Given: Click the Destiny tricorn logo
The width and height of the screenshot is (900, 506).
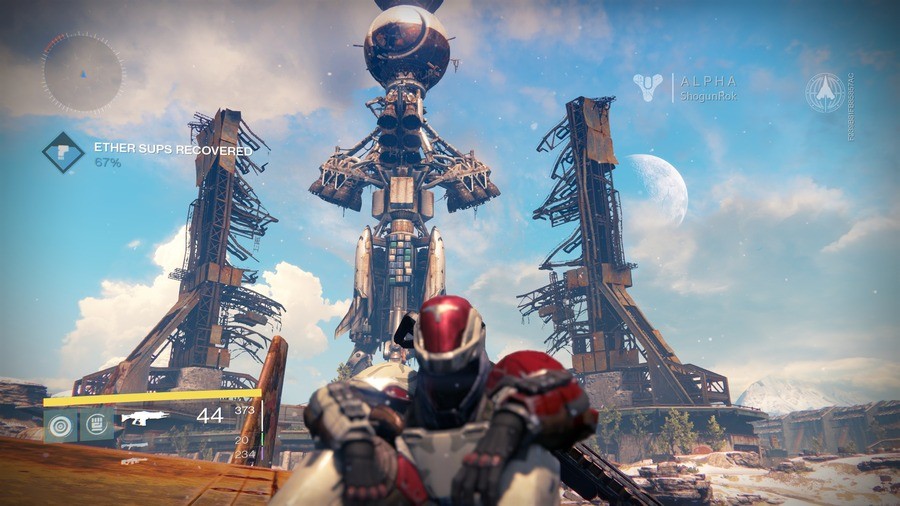Looking at the screenshot, I should tap(649, 88).
